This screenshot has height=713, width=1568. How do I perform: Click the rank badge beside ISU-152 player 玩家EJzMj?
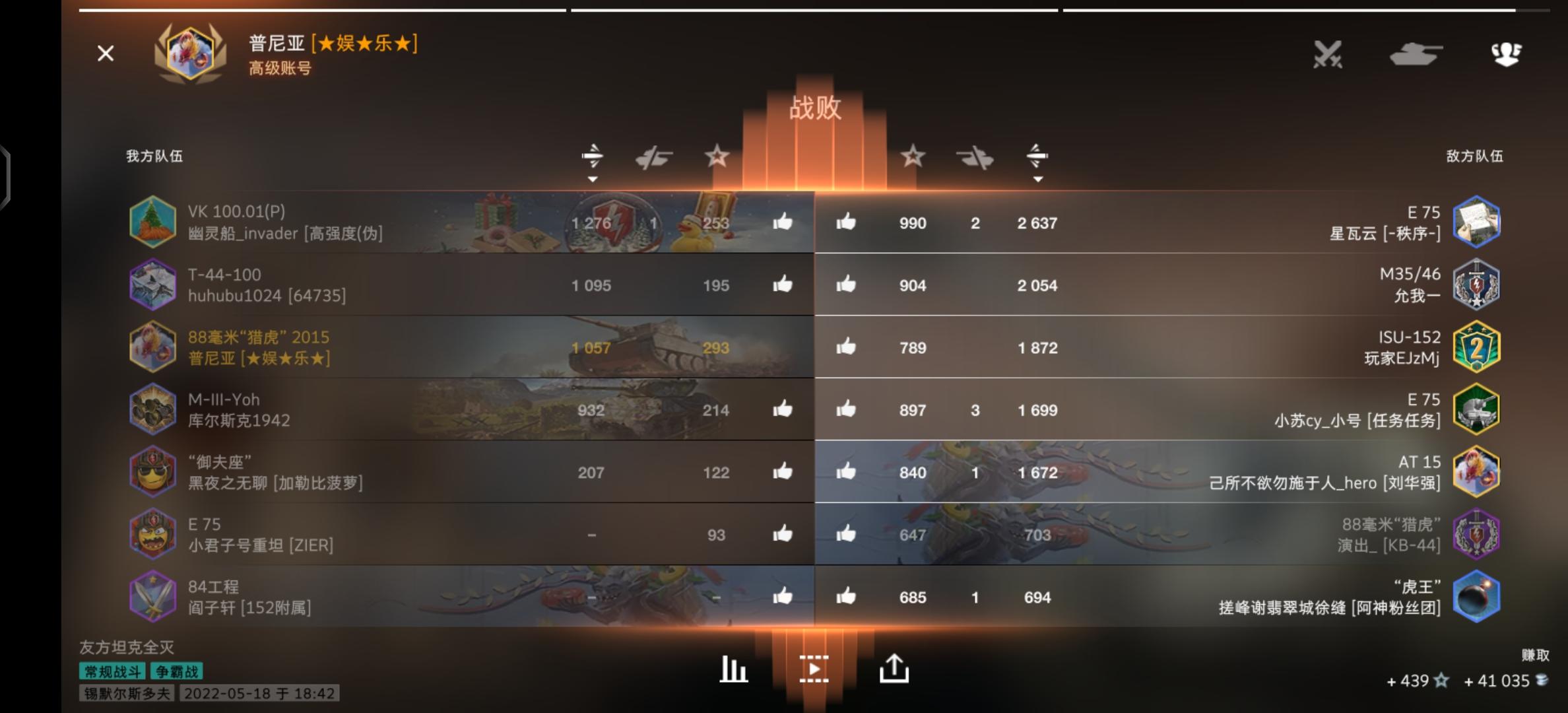[1478, 347]
